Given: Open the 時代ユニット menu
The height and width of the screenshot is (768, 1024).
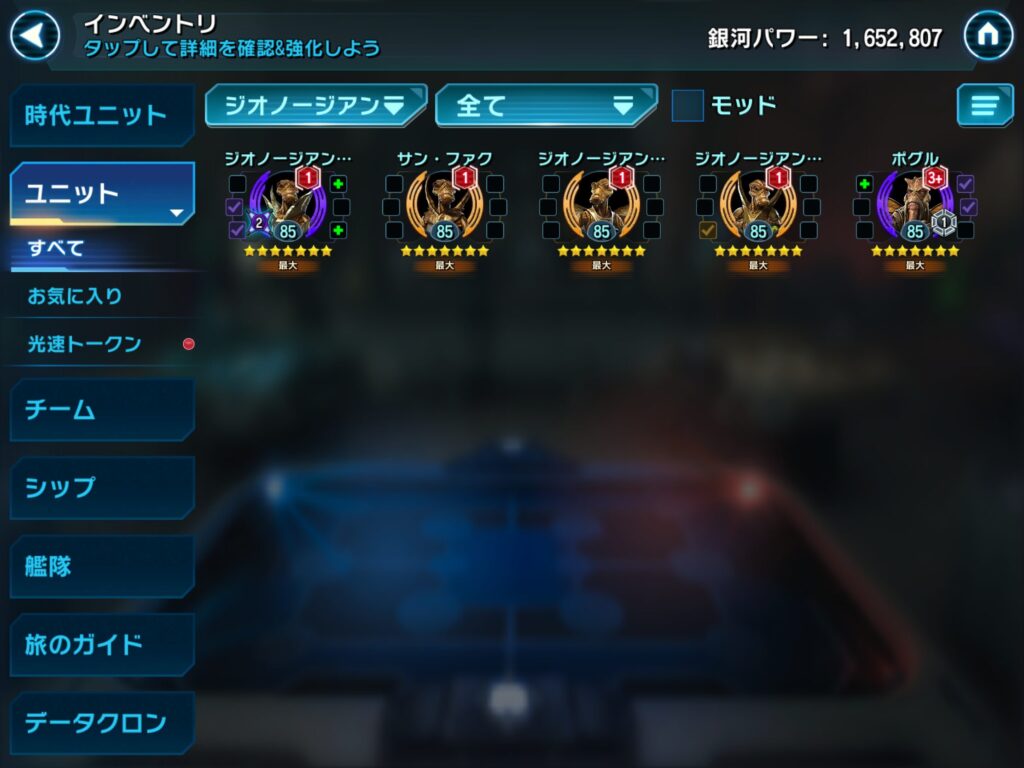Looking at the screenshot, I should coord(101,115).
